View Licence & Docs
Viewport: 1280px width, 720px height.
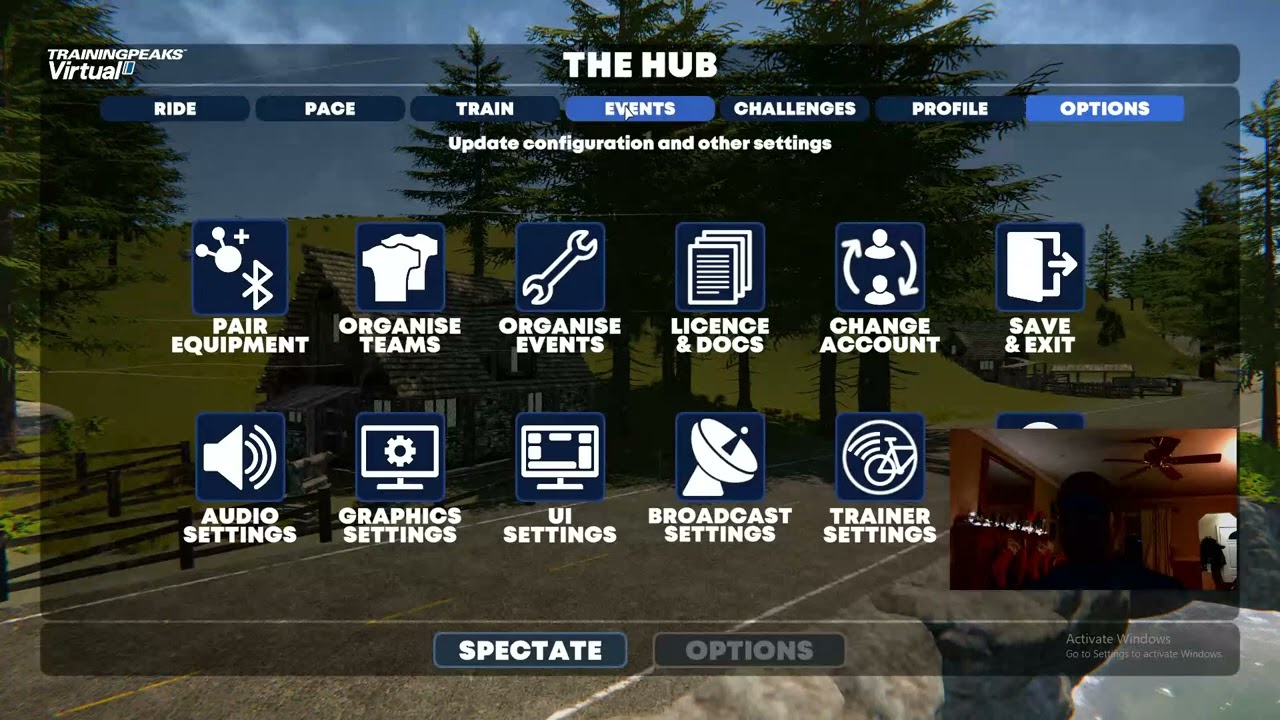click(x=720, y=268)
